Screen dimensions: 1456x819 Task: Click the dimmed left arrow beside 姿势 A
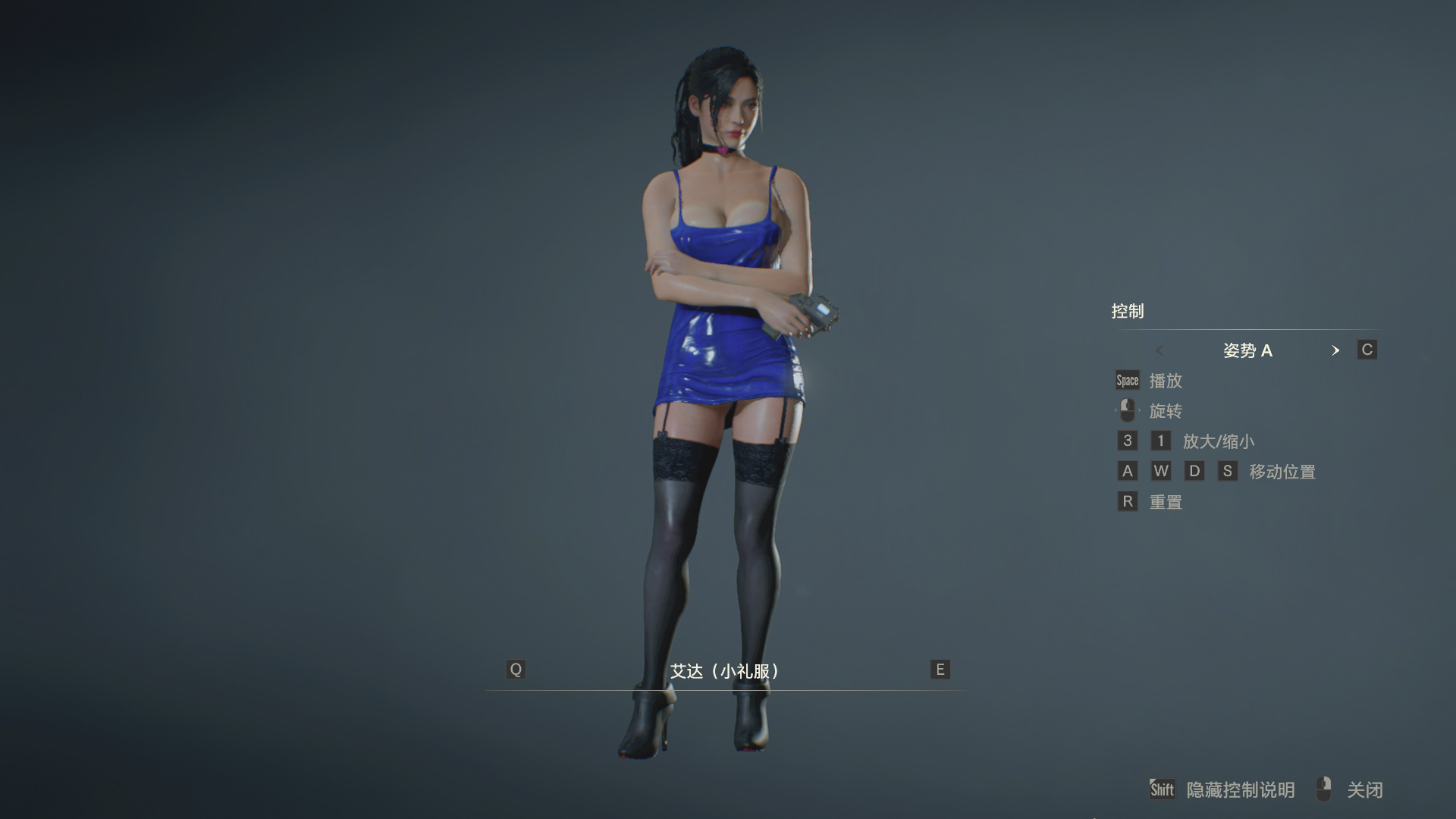[1159, 350]
